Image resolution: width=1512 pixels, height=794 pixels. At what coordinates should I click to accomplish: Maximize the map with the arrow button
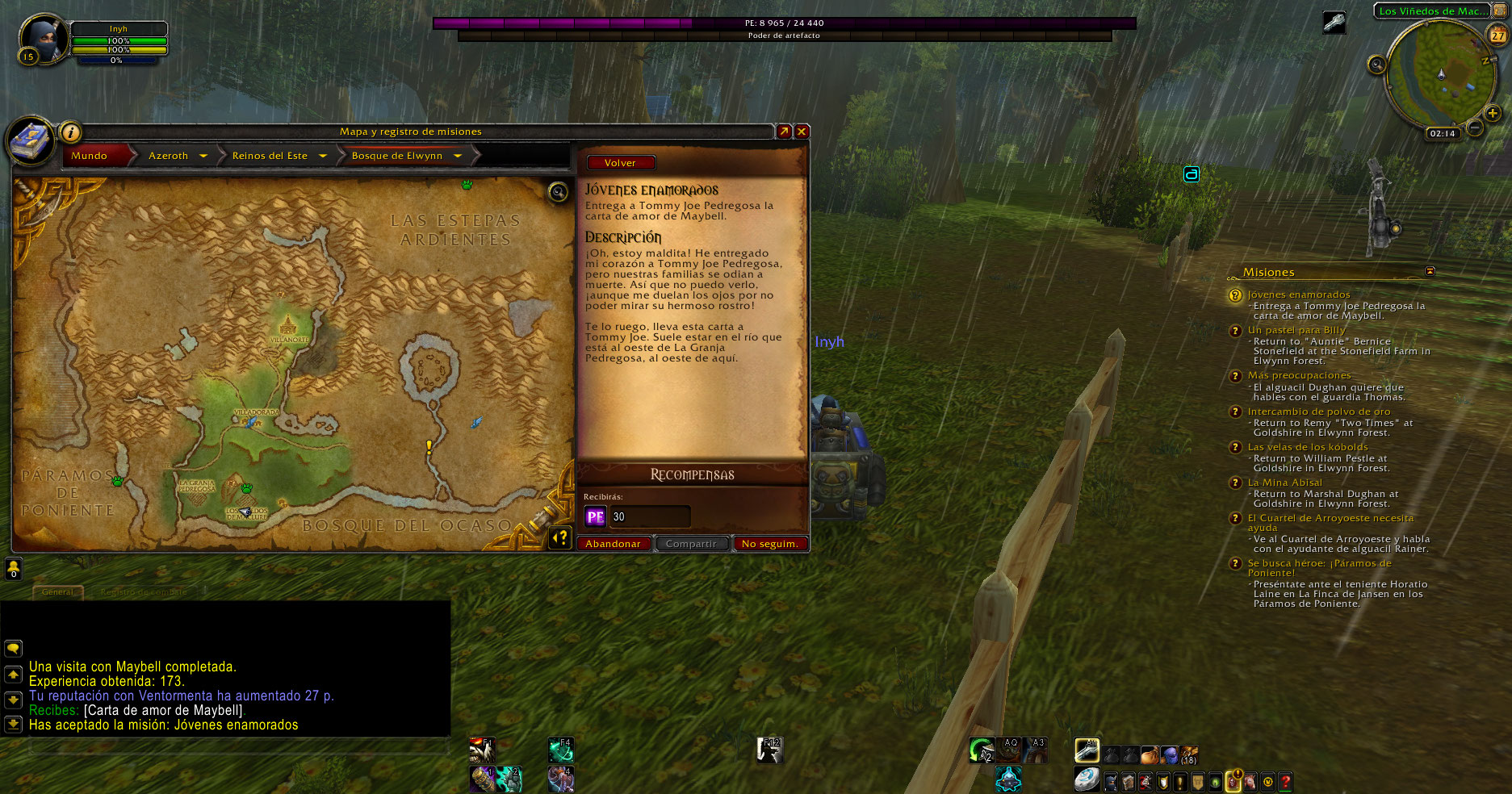[784, 132]
